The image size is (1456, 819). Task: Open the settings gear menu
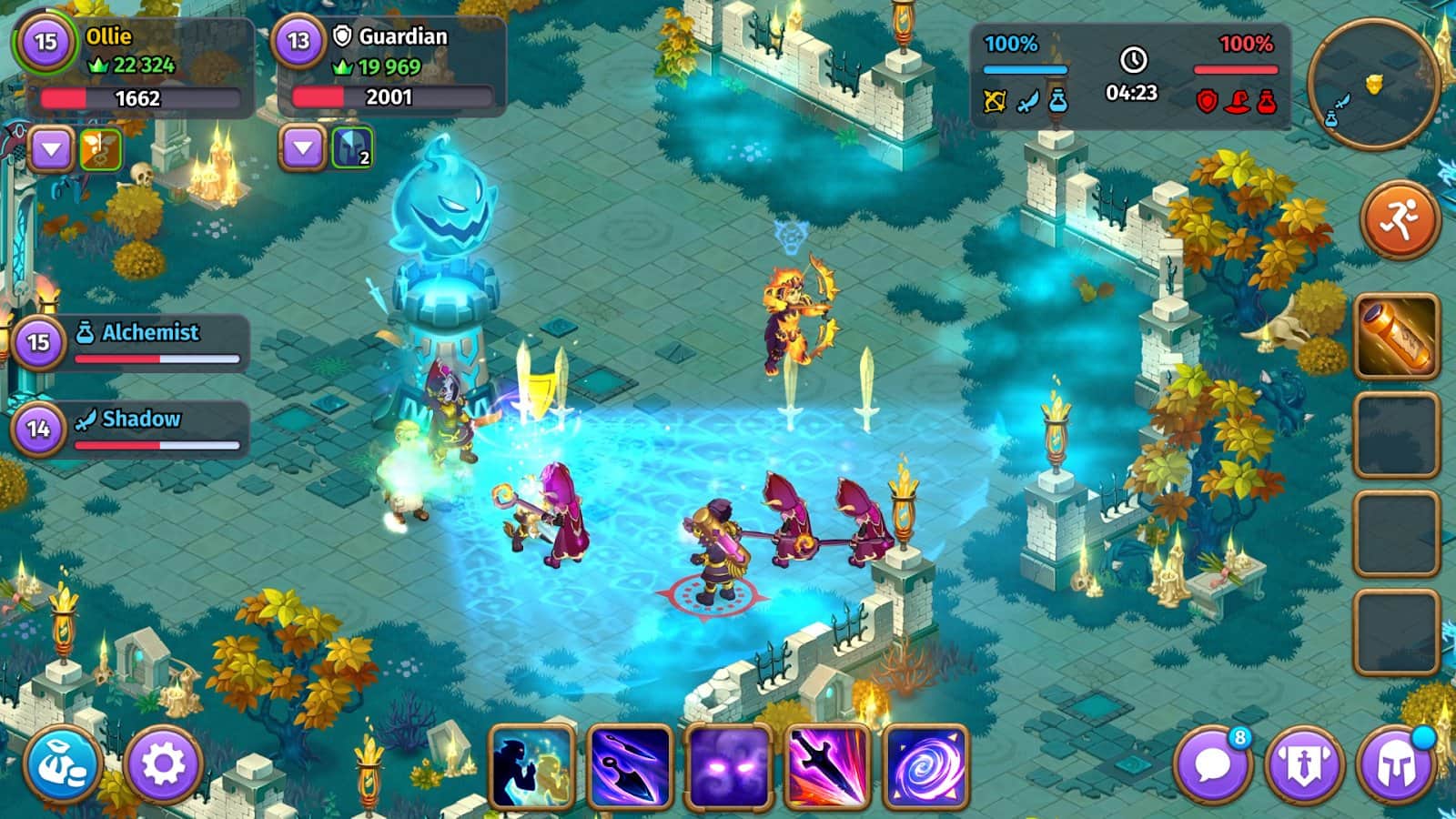coord(164,766)
